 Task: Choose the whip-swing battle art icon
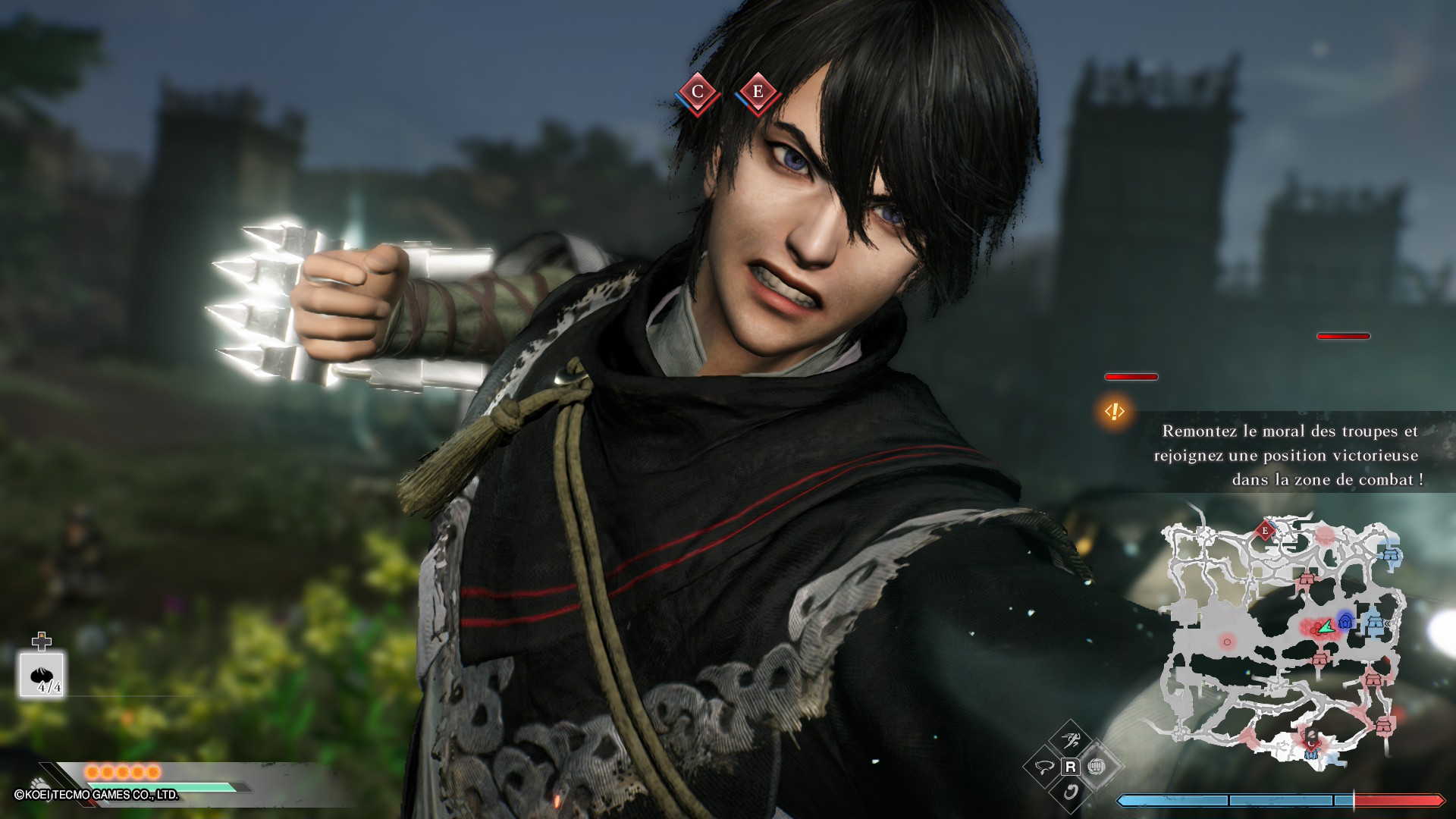point(1044,767)
